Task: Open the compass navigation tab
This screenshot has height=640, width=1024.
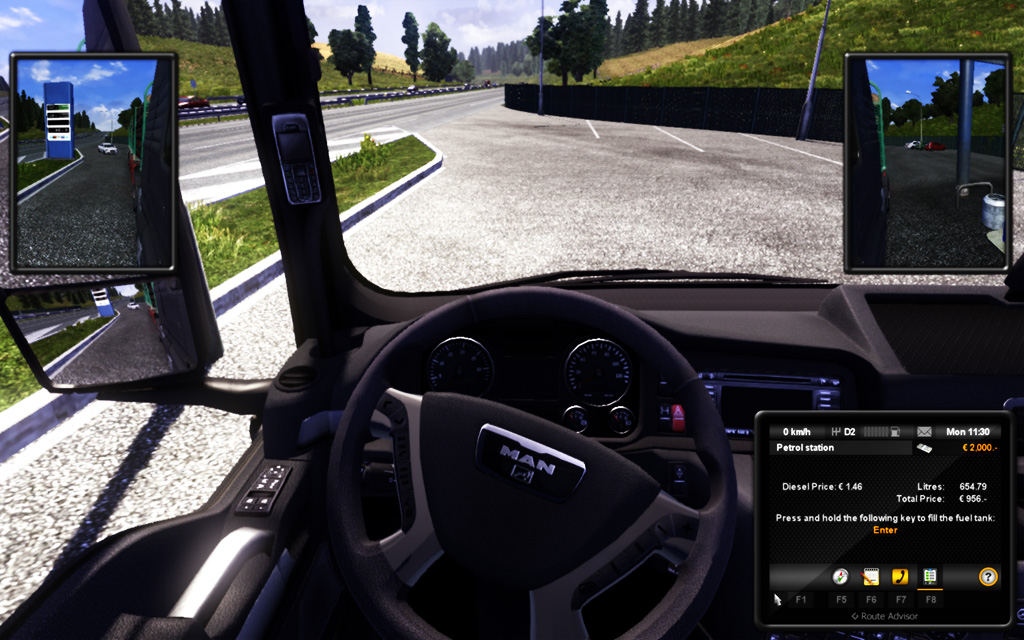Action: [840, 576]
